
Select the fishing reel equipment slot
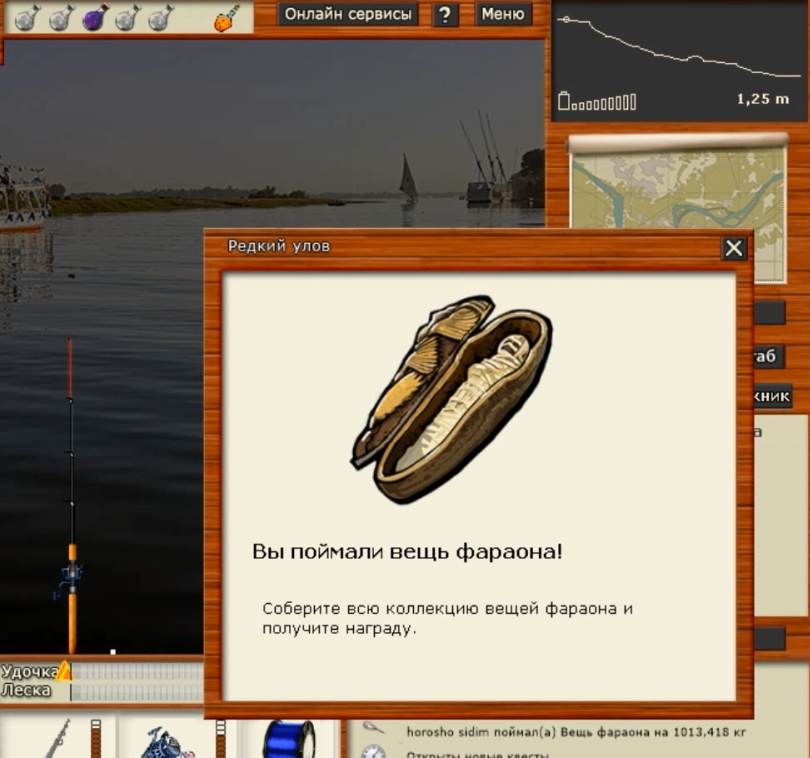165,740
